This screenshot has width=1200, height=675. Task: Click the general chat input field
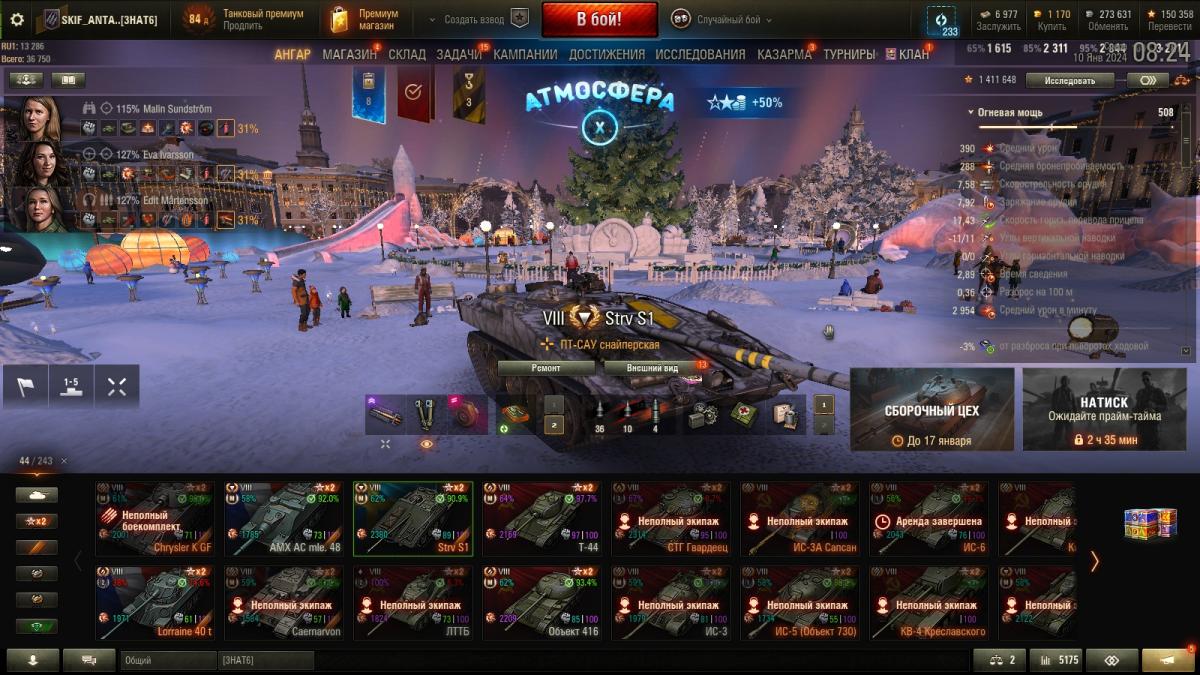(167, 660)
